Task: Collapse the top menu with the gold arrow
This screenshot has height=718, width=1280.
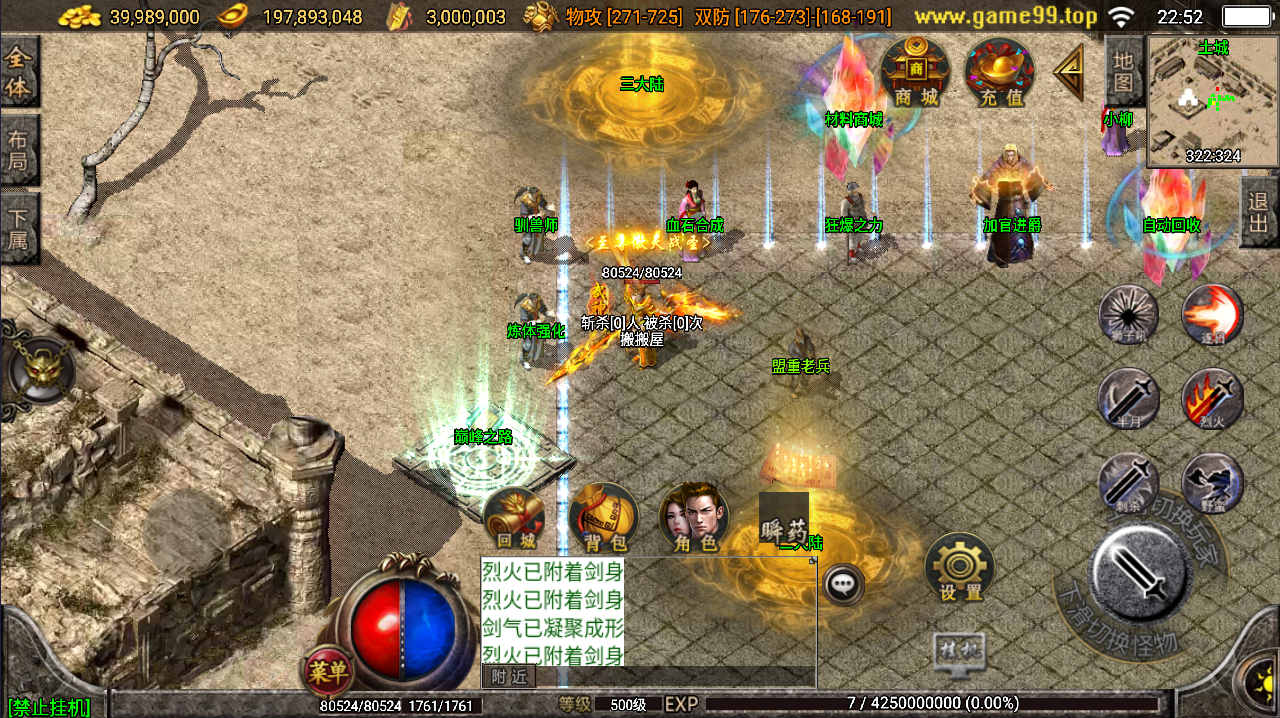Action: click(1068, 71)
